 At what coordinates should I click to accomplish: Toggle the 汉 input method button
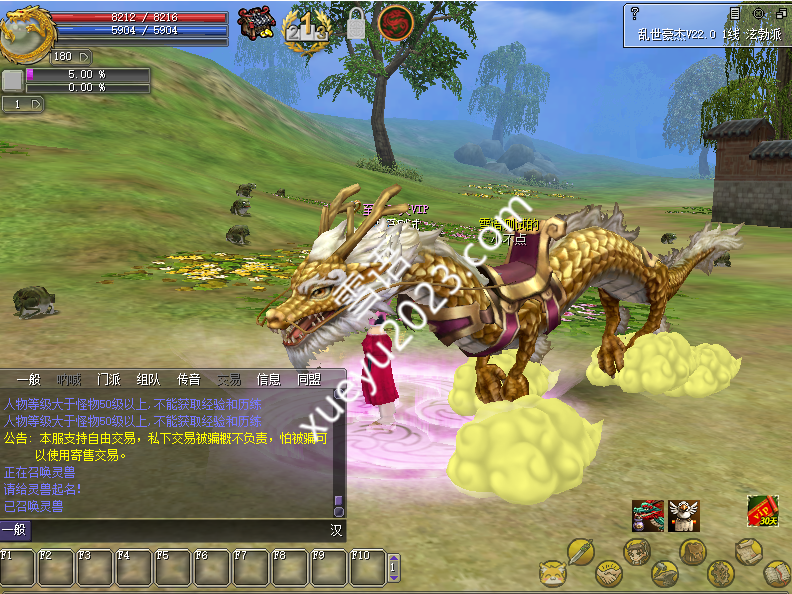pyautogui.click(x=336, y=531)
